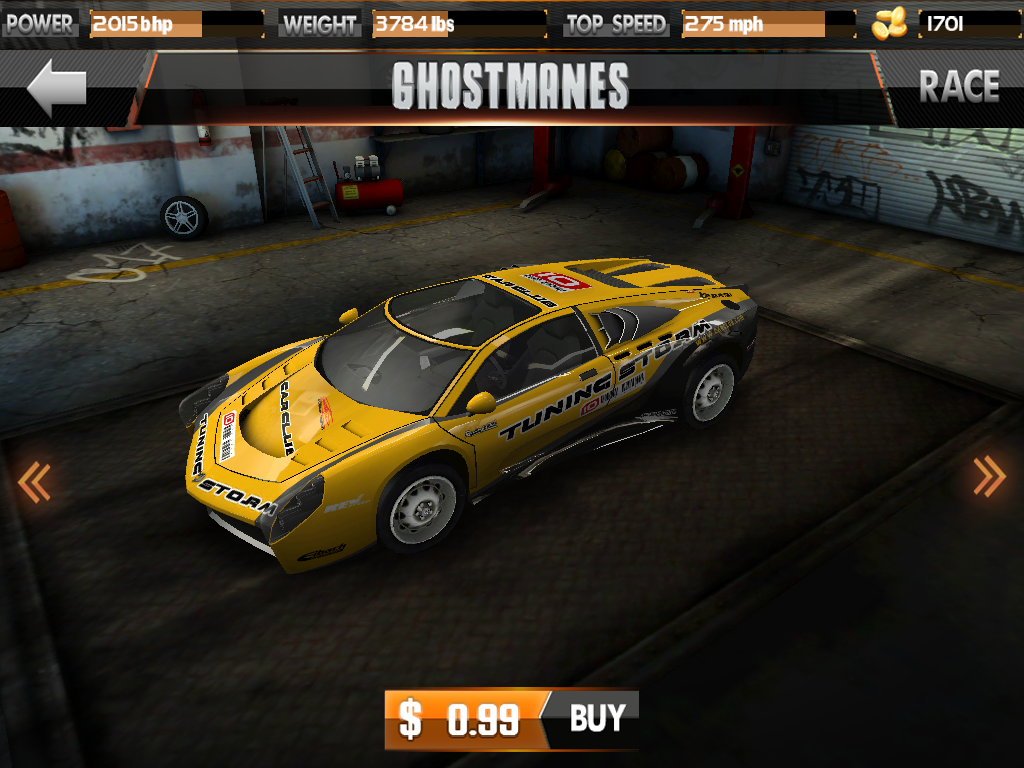Start a race with the RACE button
The width and height of the screenshot is (1024, 768).
958,87
